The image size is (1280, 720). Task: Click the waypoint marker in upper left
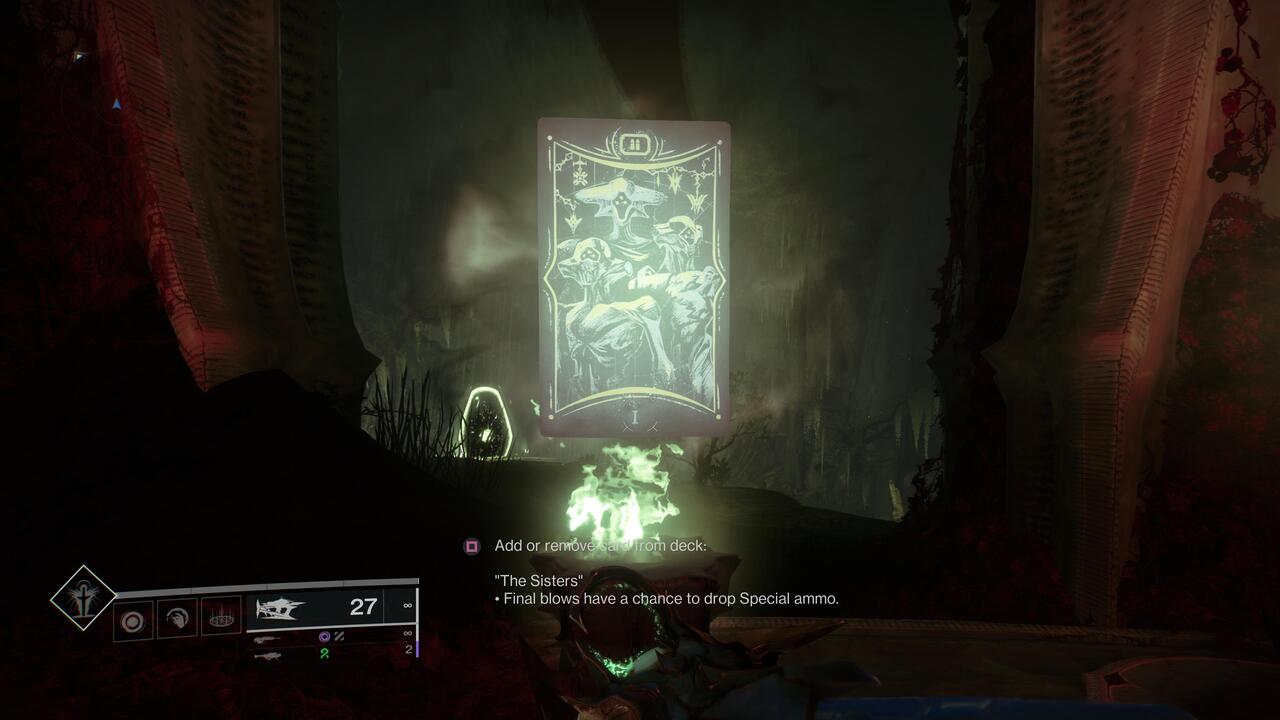coord(117,105)
